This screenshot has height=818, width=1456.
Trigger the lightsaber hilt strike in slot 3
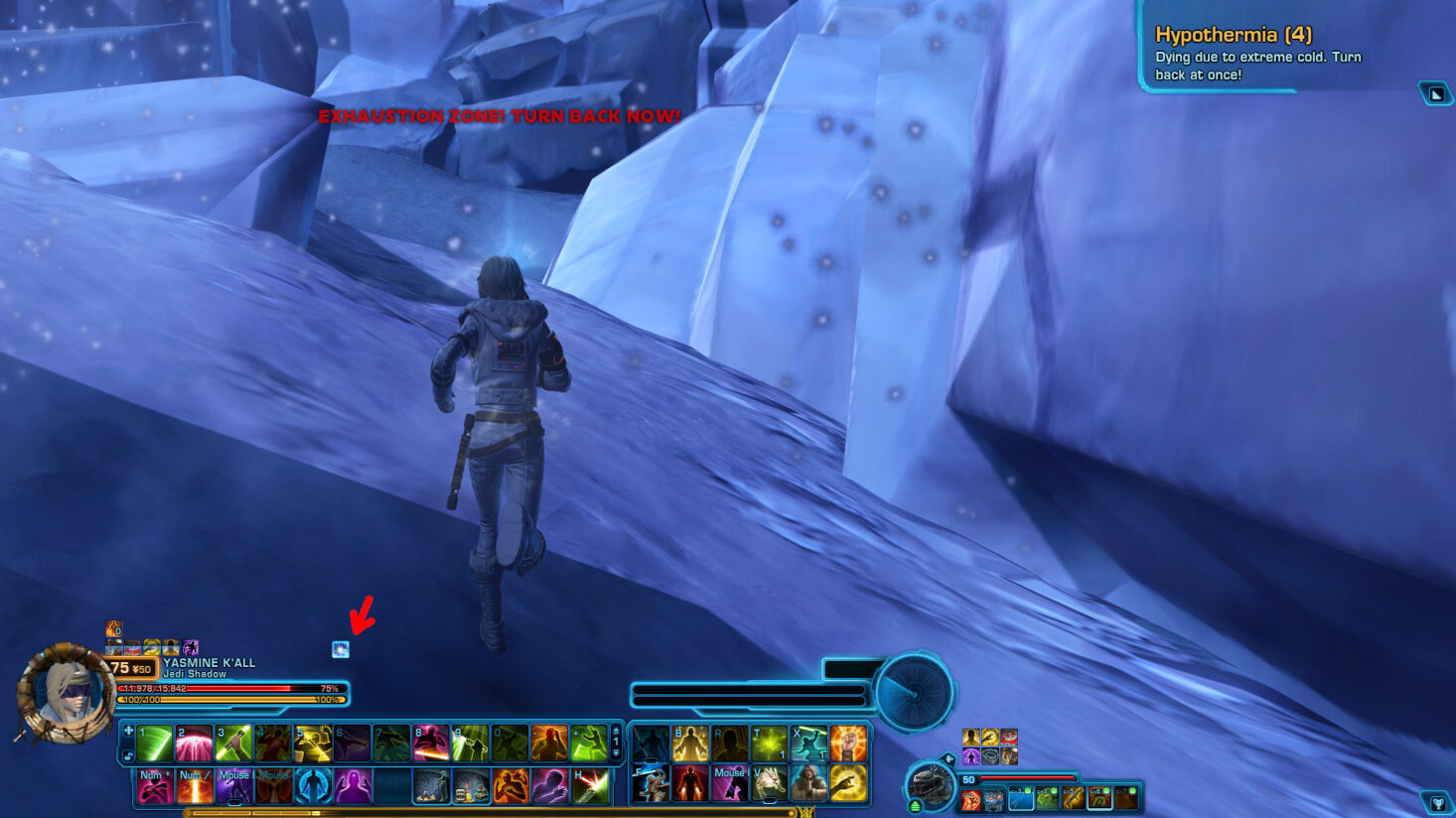234,743
